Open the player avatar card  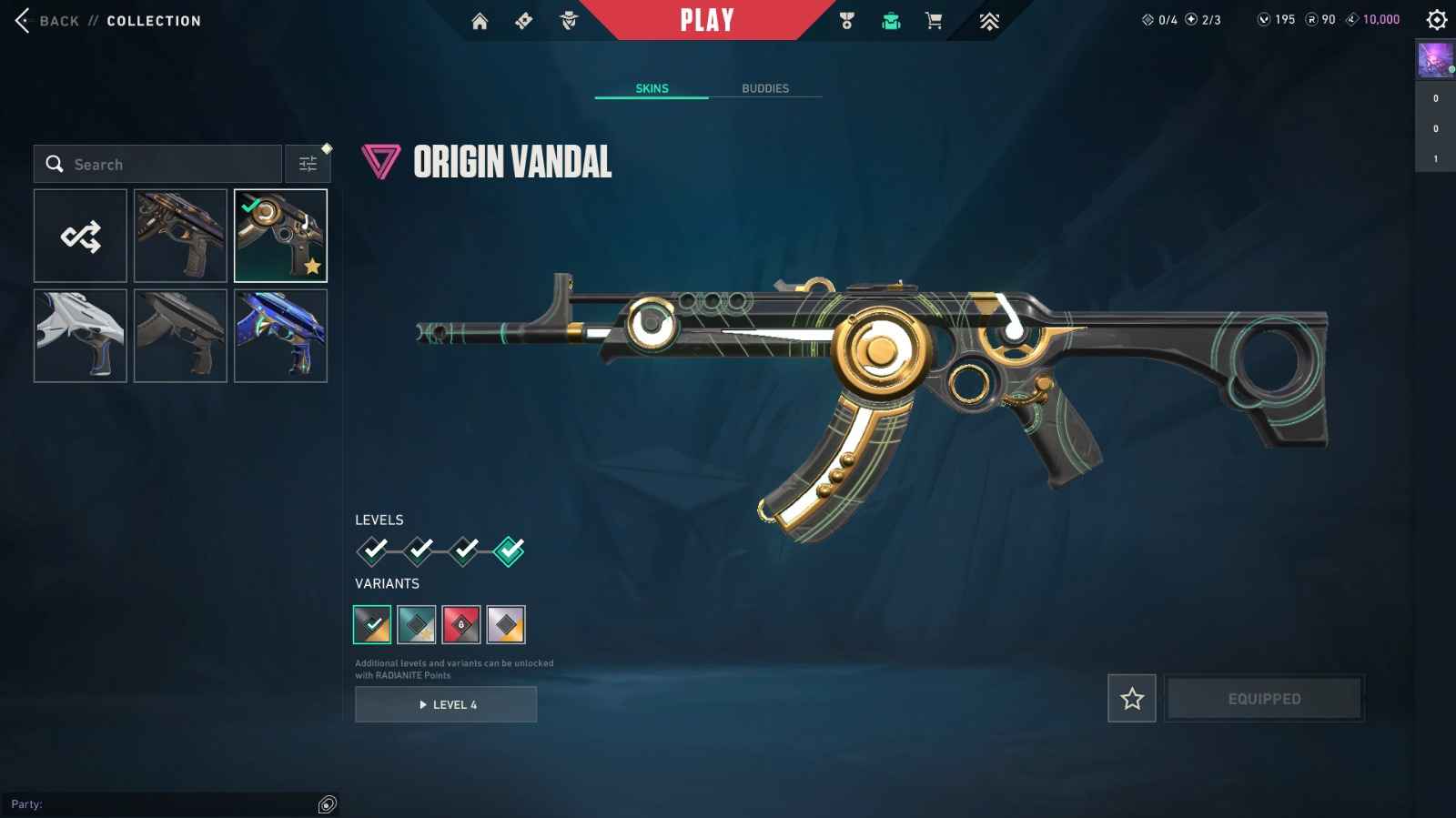[x=1435, y=60]
